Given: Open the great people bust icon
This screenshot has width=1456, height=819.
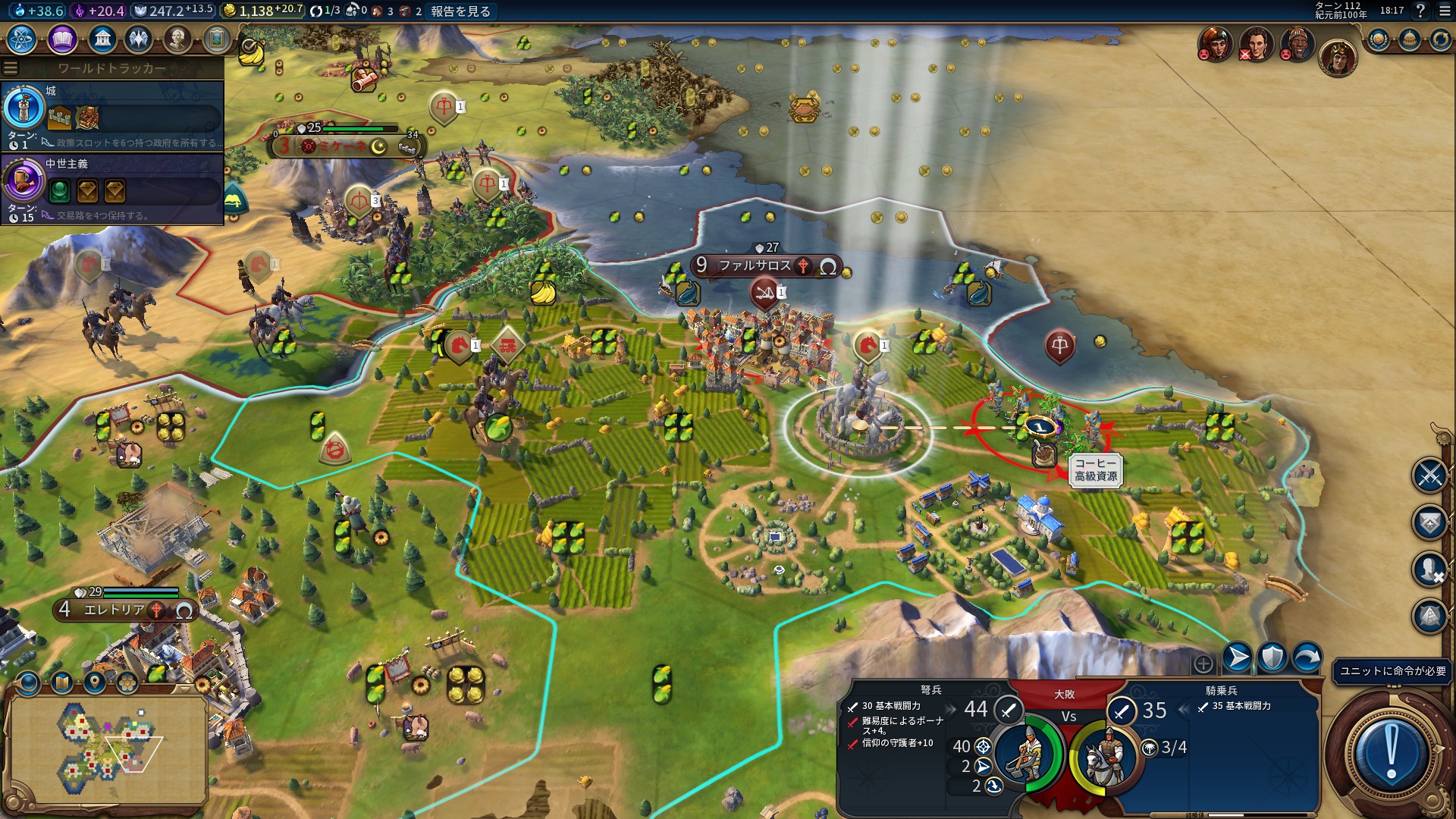Looking at the screenshot, I should pos(177,39).
